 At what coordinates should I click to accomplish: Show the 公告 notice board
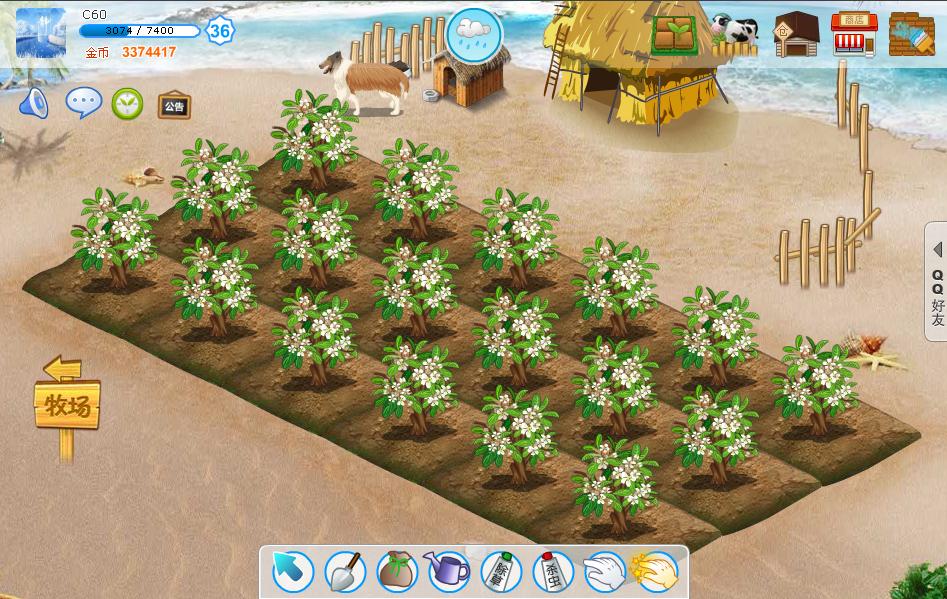coord(174,105)
